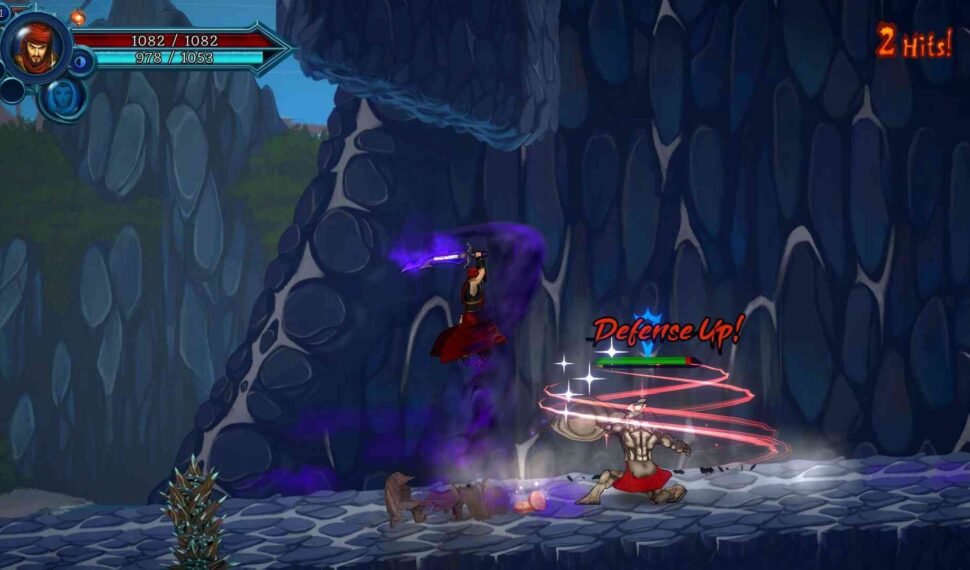
Task: Activate the crescent moon orb icon
Action: (81, 62)
